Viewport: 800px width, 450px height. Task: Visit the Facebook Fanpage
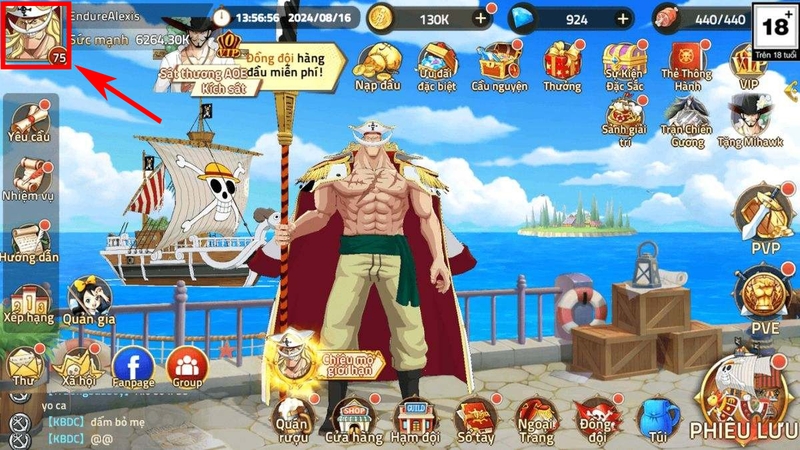point(132,367)
